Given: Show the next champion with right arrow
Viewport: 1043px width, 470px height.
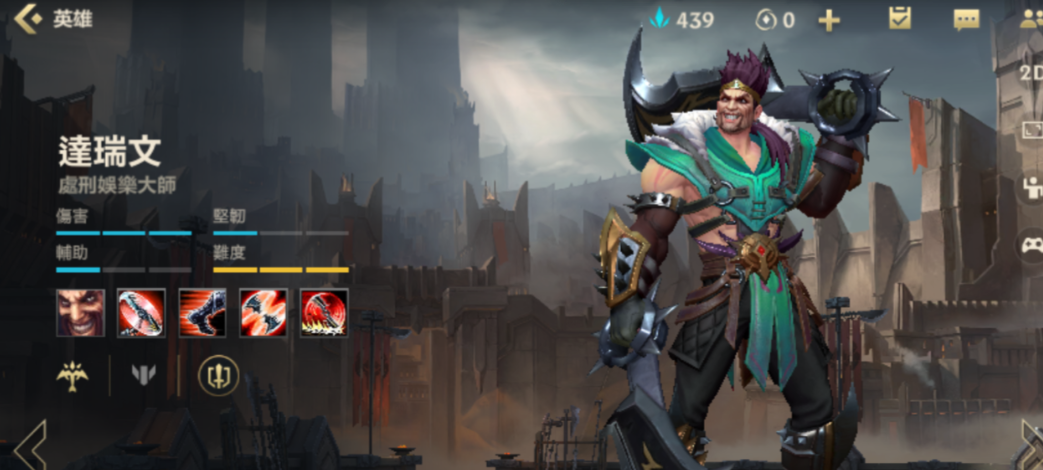Looking at the screenshot, I should pyautogui.click(x=1030, y=445).
